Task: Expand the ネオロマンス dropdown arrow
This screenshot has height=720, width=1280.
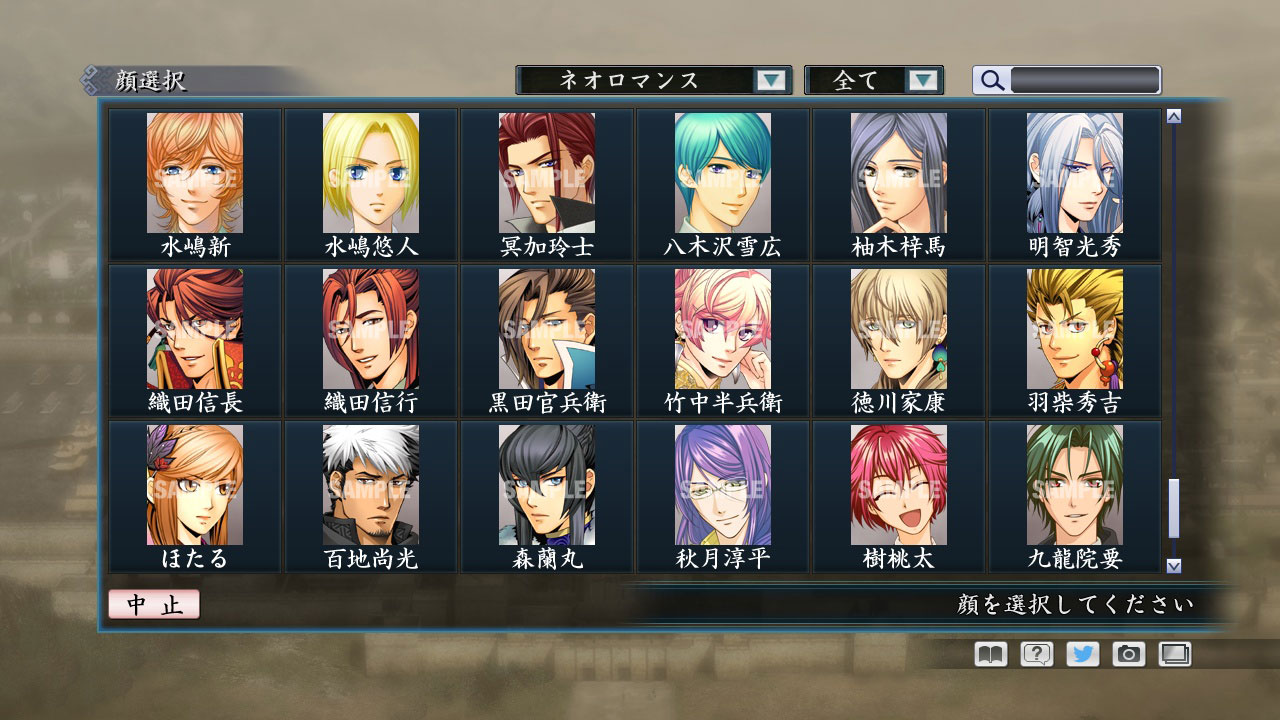Action: [x=770, y=79]
